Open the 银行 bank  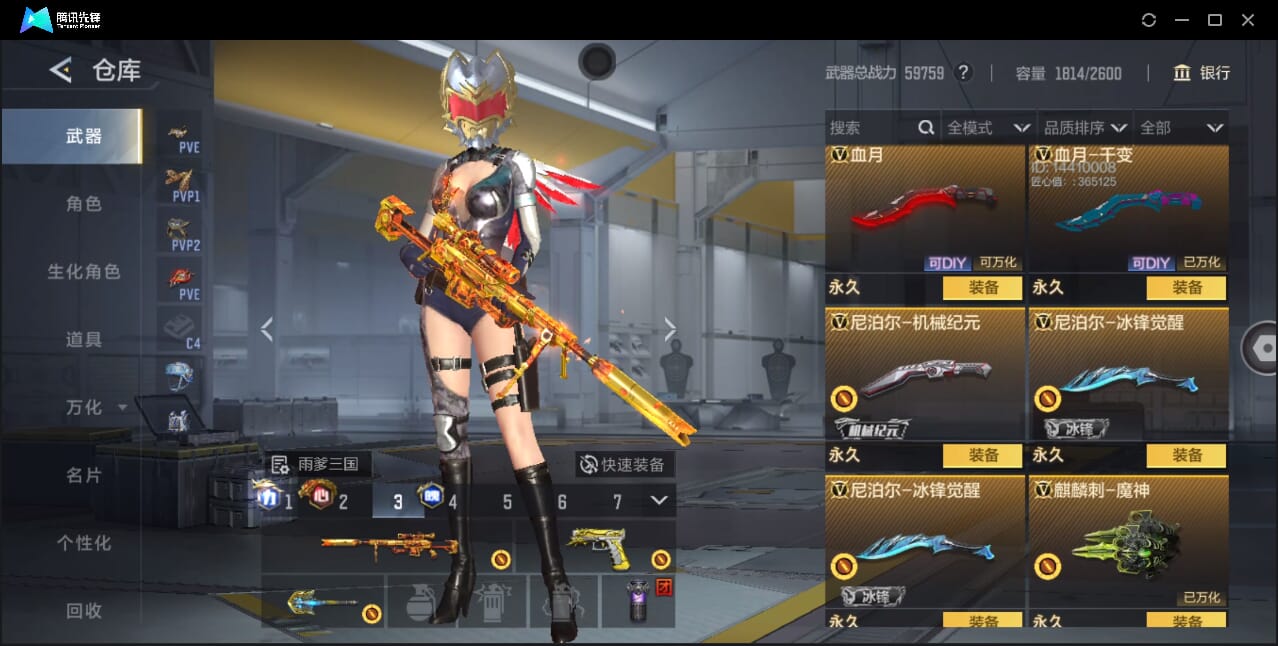(x=1202, y=73)
